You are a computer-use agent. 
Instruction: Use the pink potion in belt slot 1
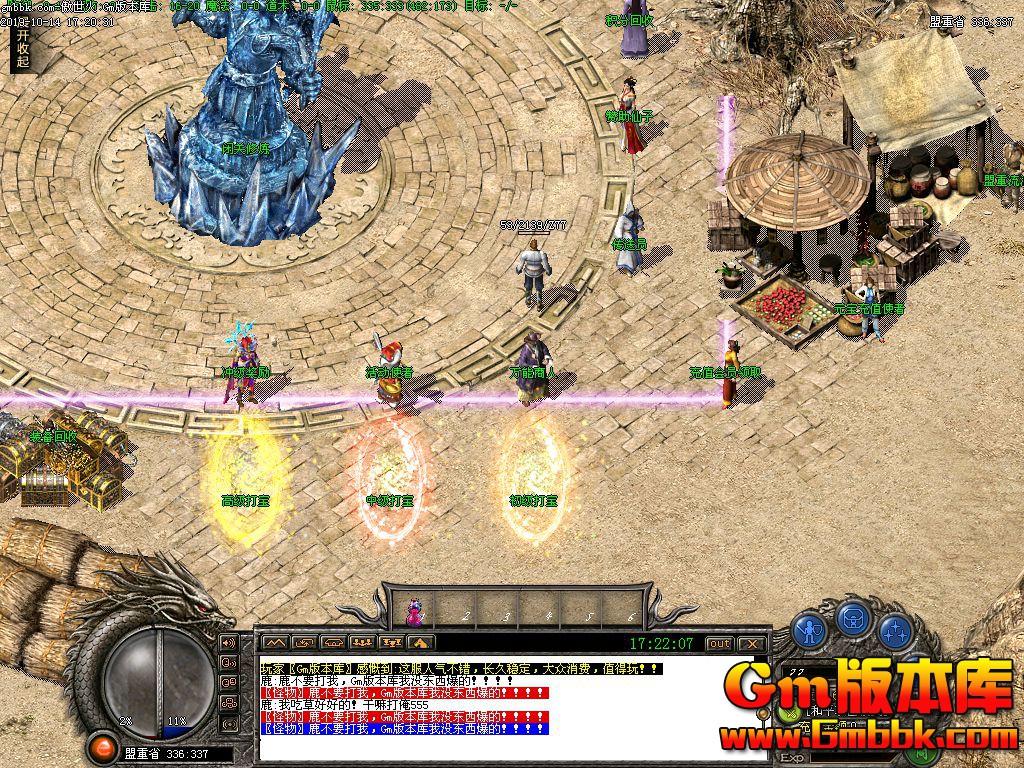(x=413, y=610)
